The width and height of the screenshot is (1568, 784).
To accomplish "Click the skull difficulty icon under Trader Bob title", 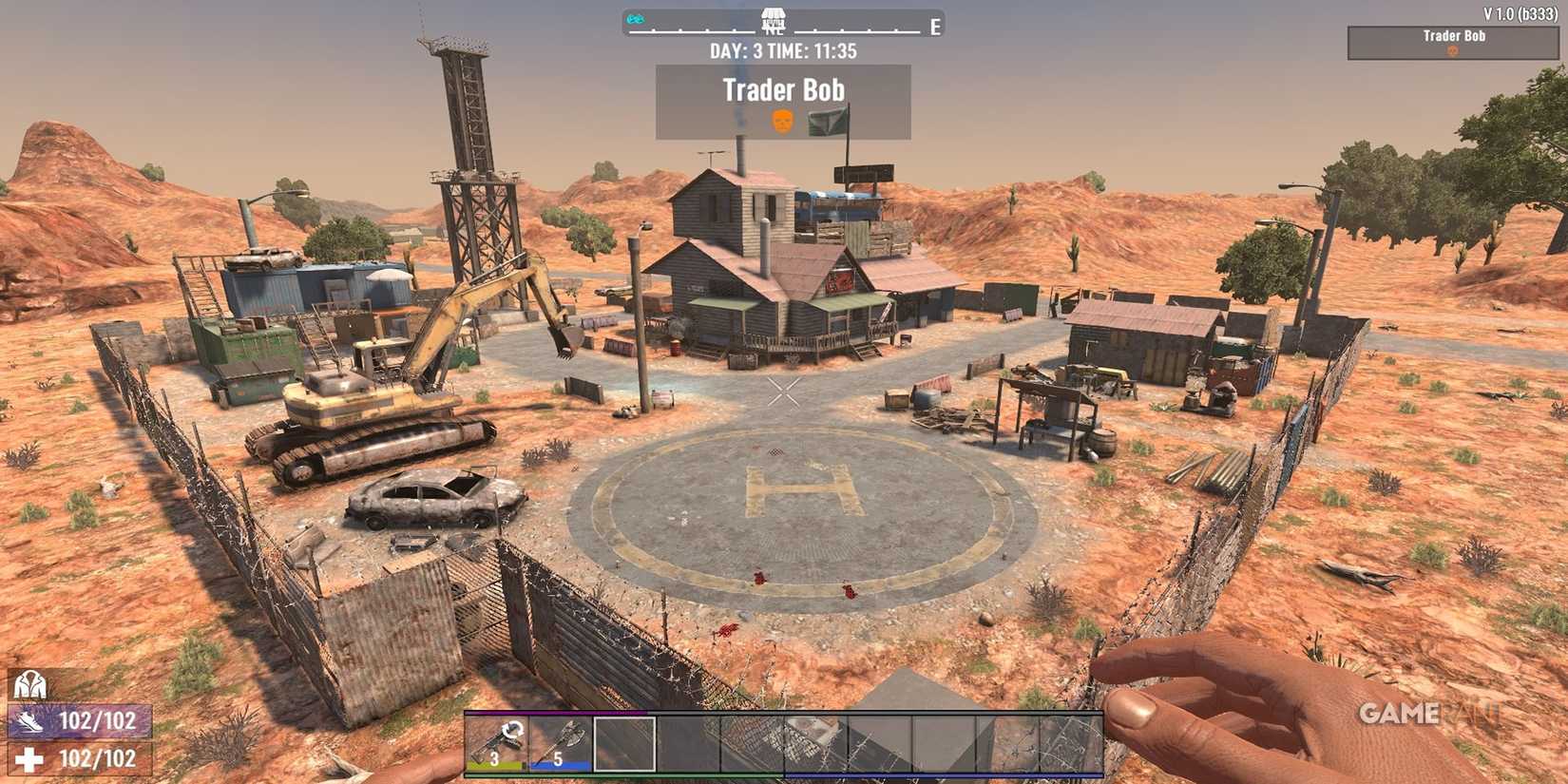I will (781, 124).
